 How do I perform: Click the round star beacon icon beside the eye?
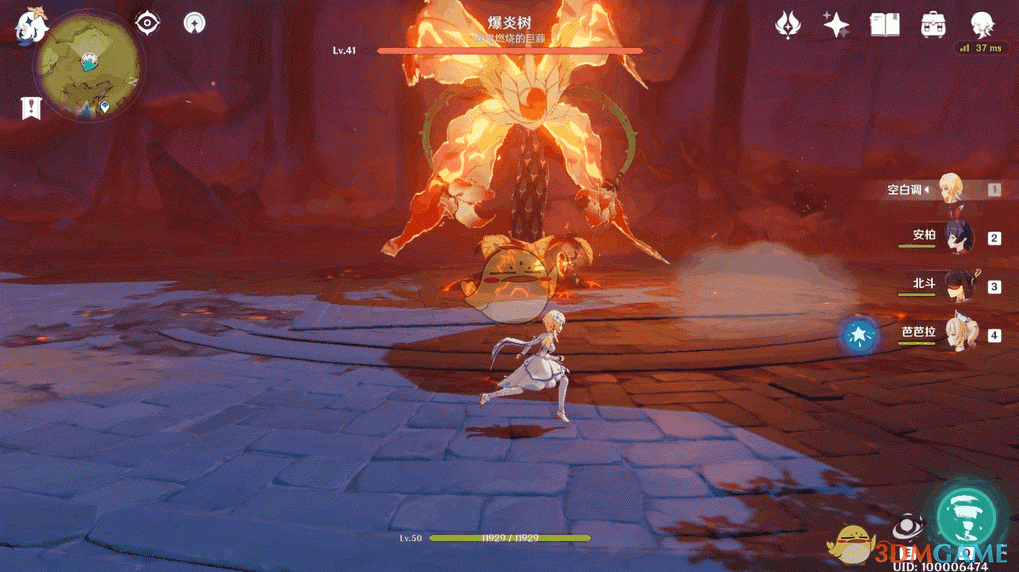point(194,22)
